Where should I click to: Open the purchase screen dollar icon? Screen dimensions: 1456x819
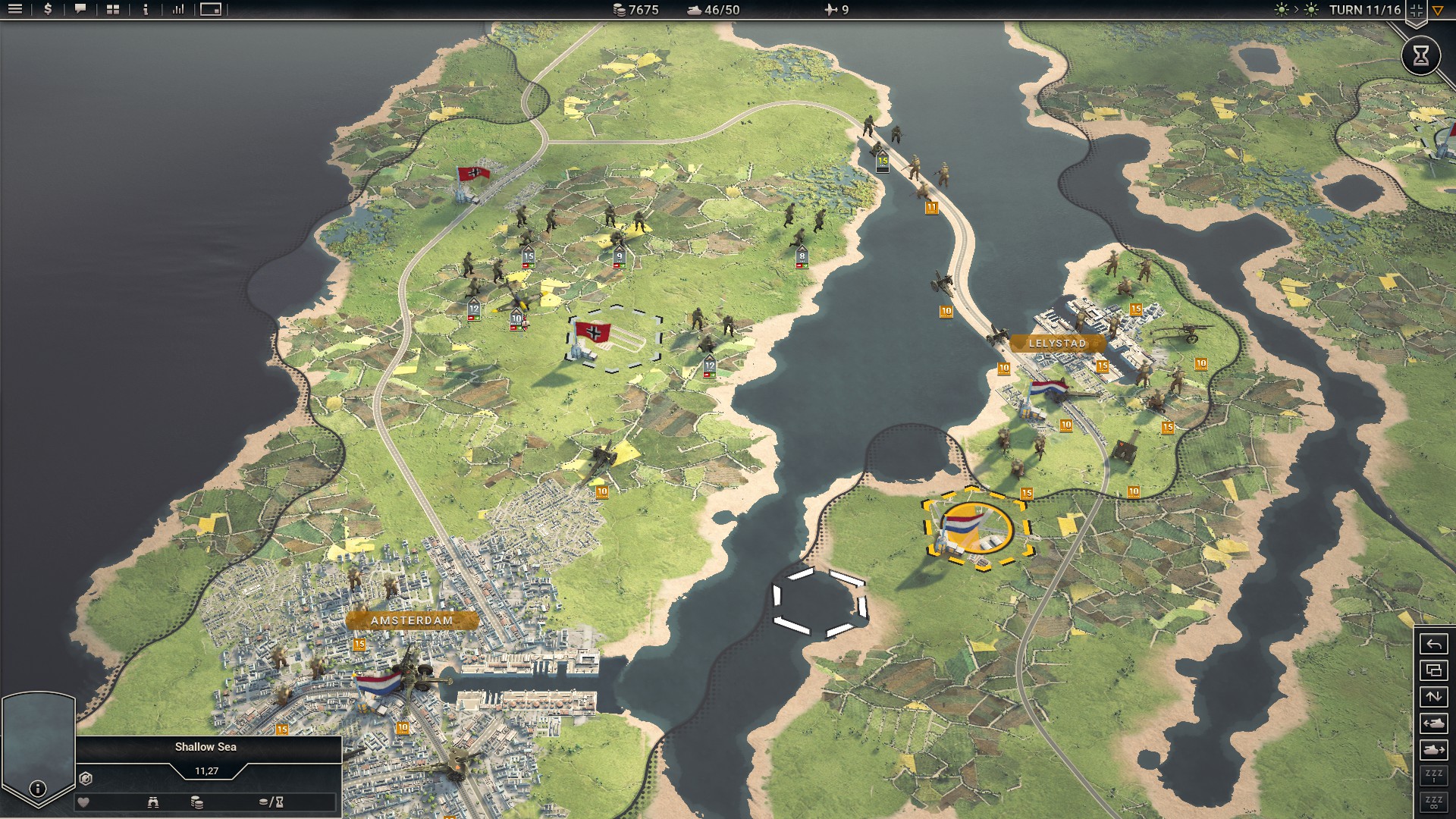coord(48,10)
